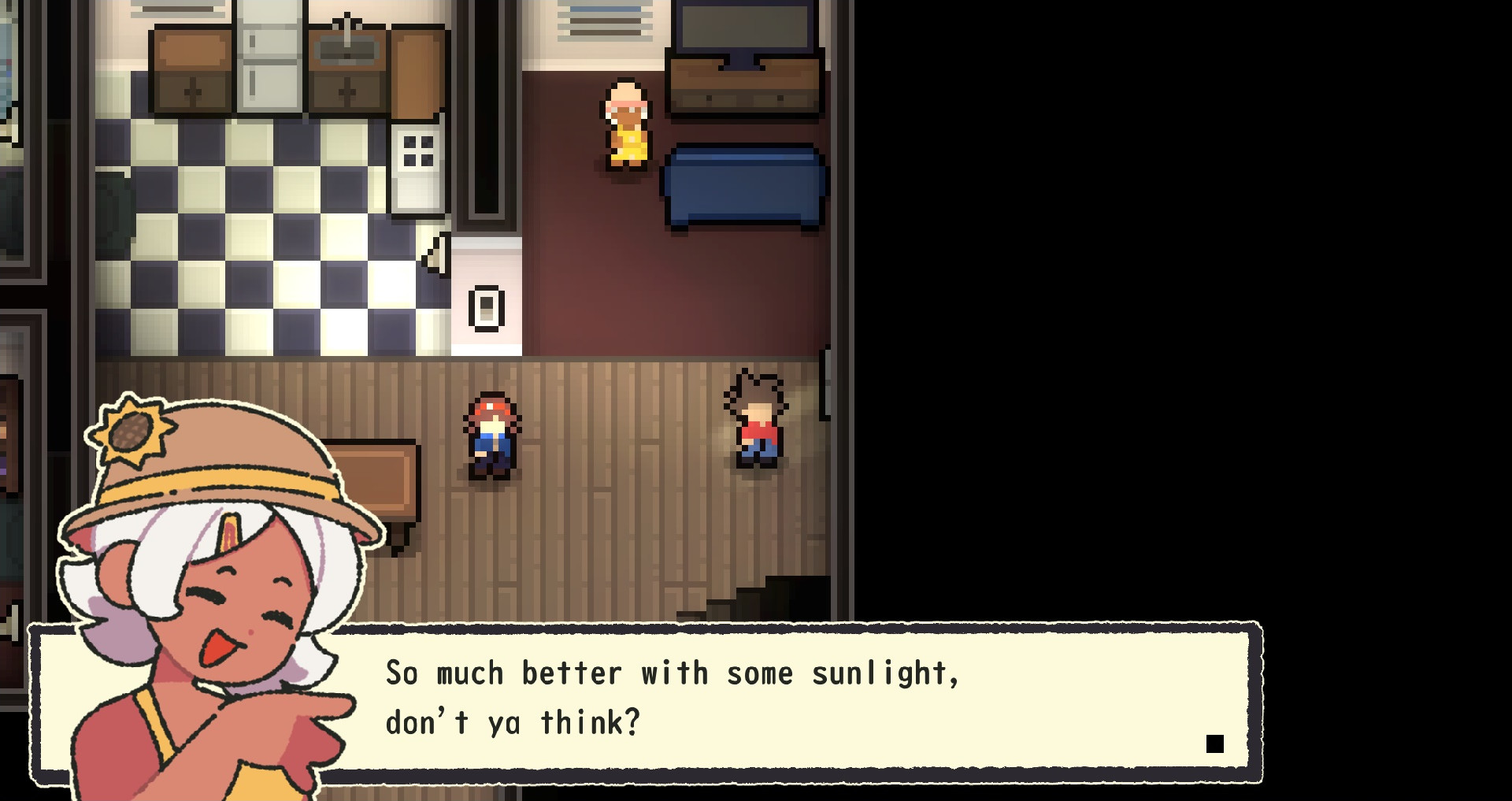This screenshot has width=1512, height=801.
Task: Click the wall-mounted light switch sprite
Action: (x=486, y=310)
